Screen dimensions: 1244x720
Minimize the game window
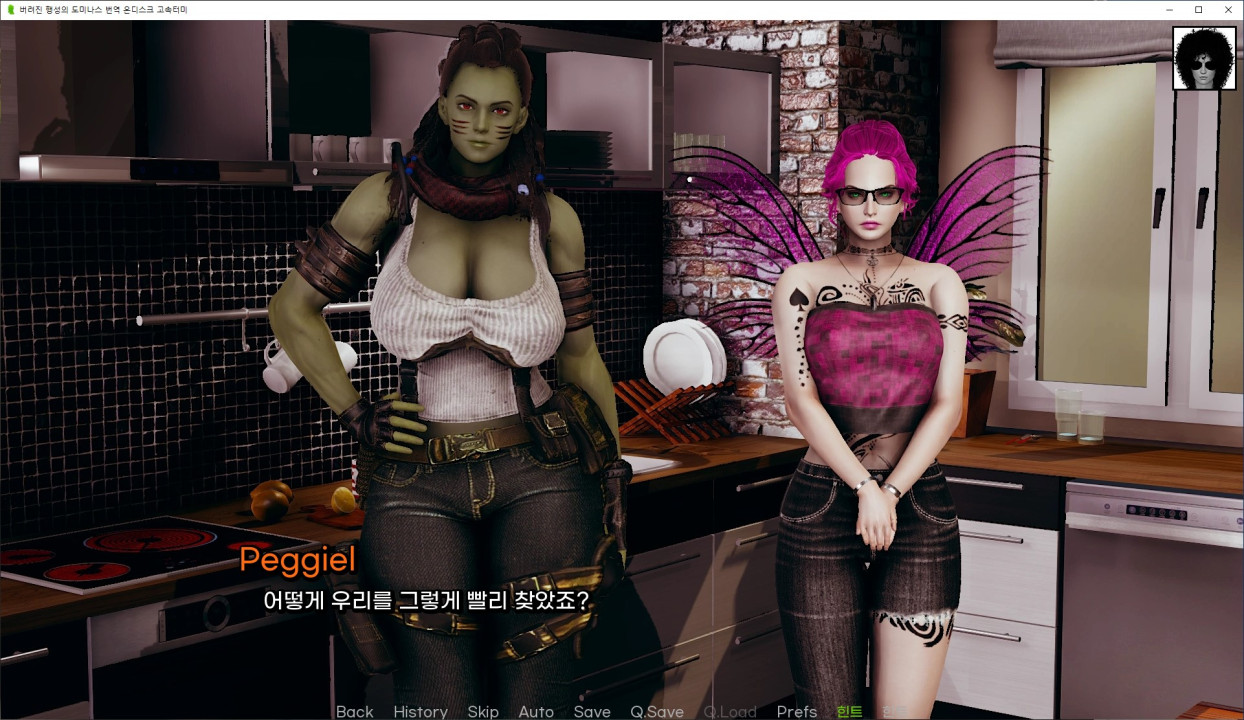(x=1171, y=10)
